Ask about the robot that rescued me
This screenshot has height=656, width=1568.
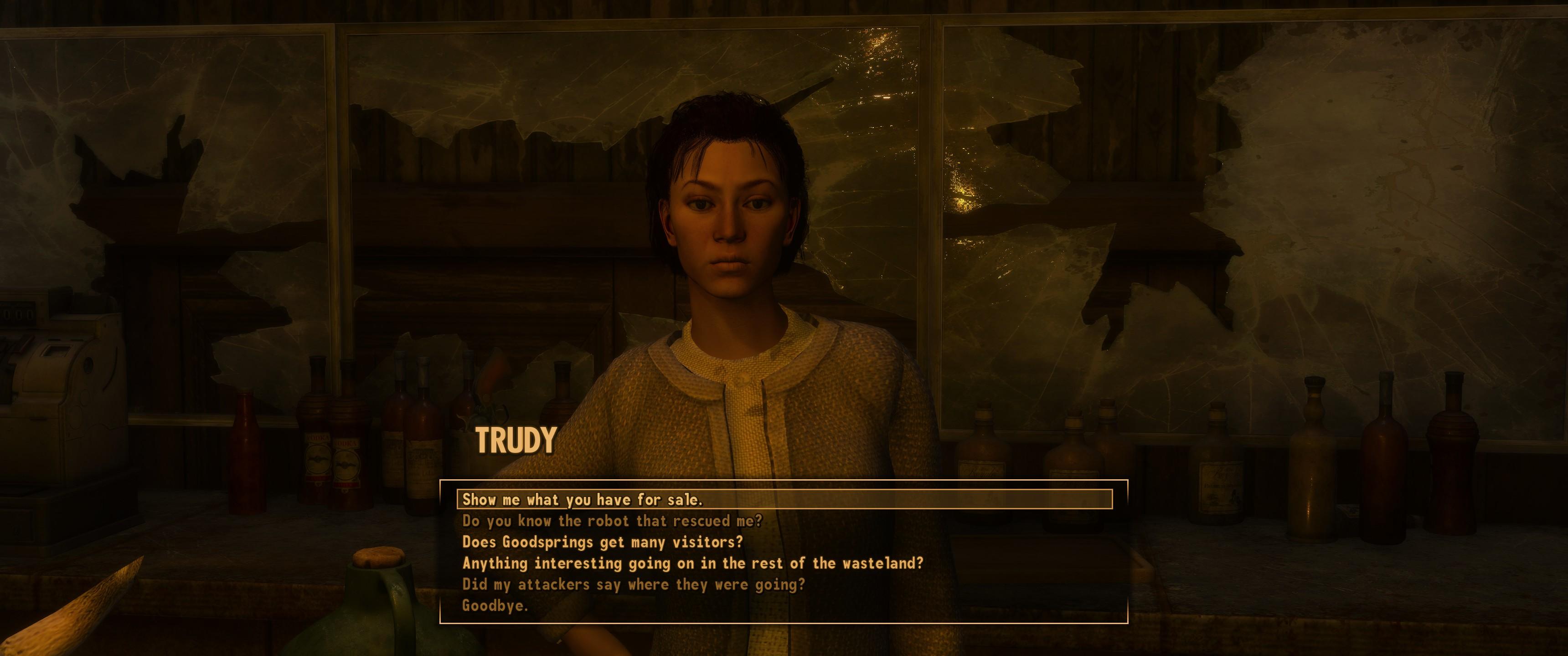click(612, 521)
